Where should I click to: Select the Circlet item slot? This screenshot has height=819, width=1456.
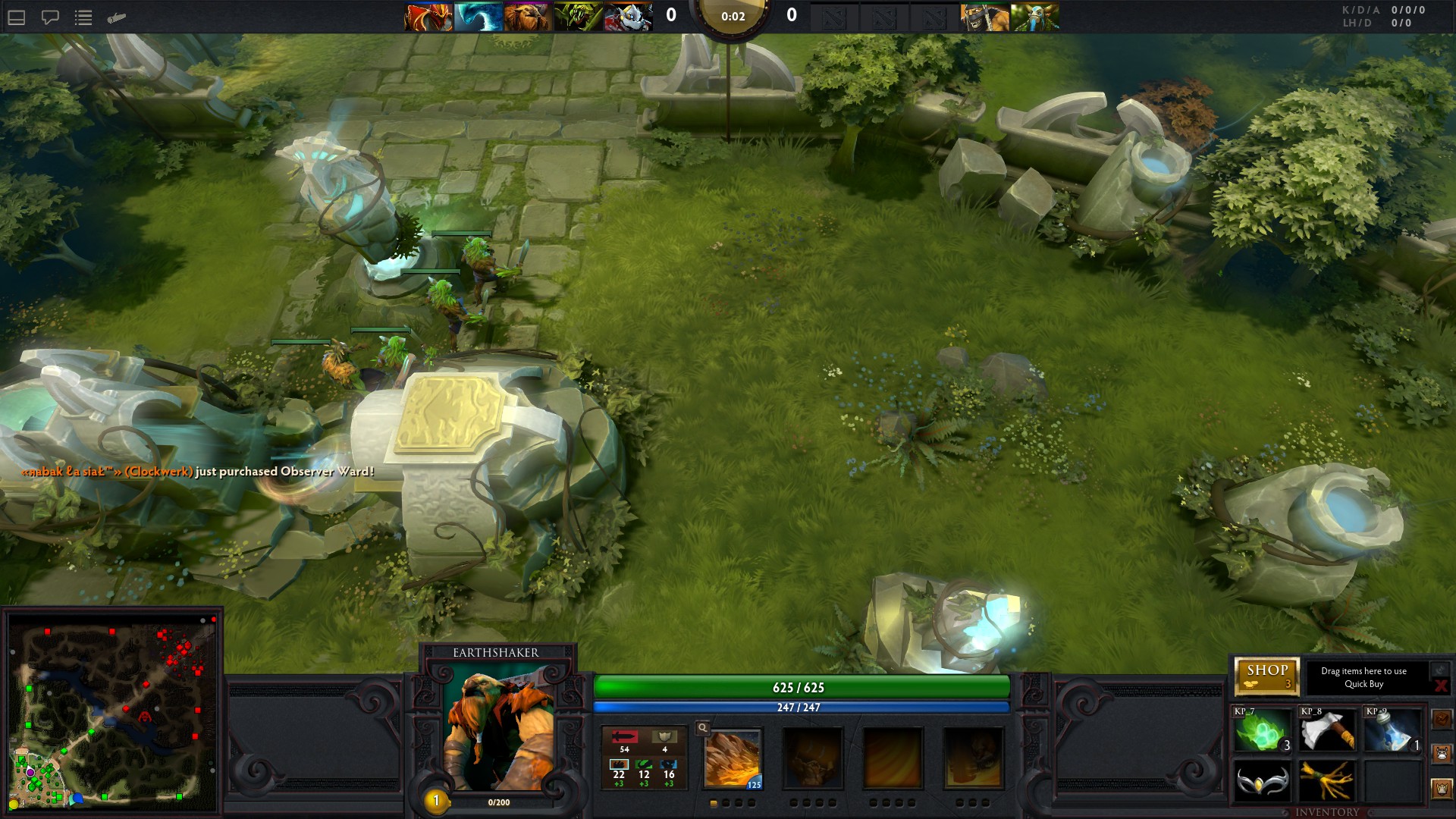tap(1262, 781)
